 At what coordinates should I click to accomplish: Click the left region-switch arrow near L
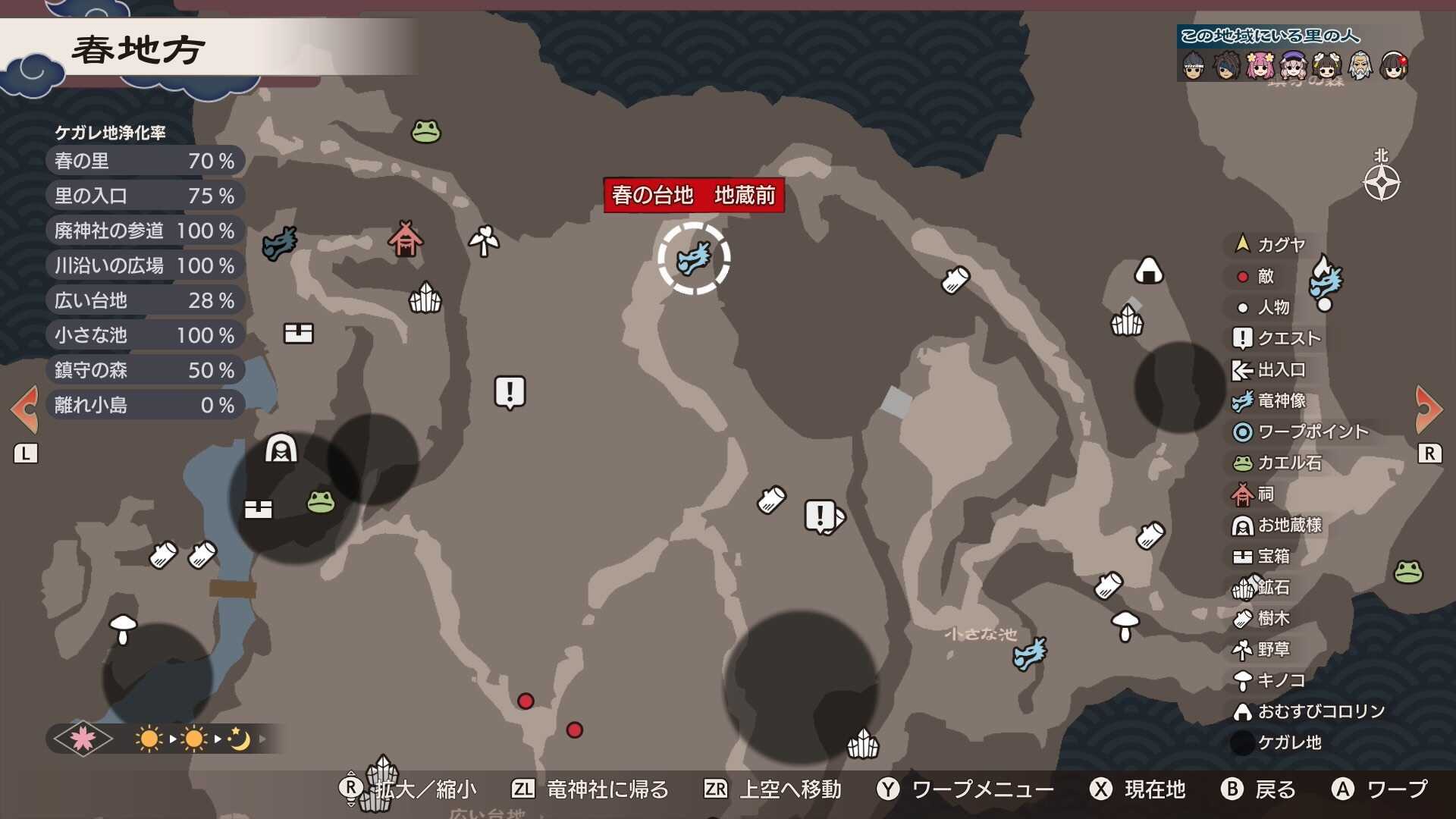click(x=25, y=409)
